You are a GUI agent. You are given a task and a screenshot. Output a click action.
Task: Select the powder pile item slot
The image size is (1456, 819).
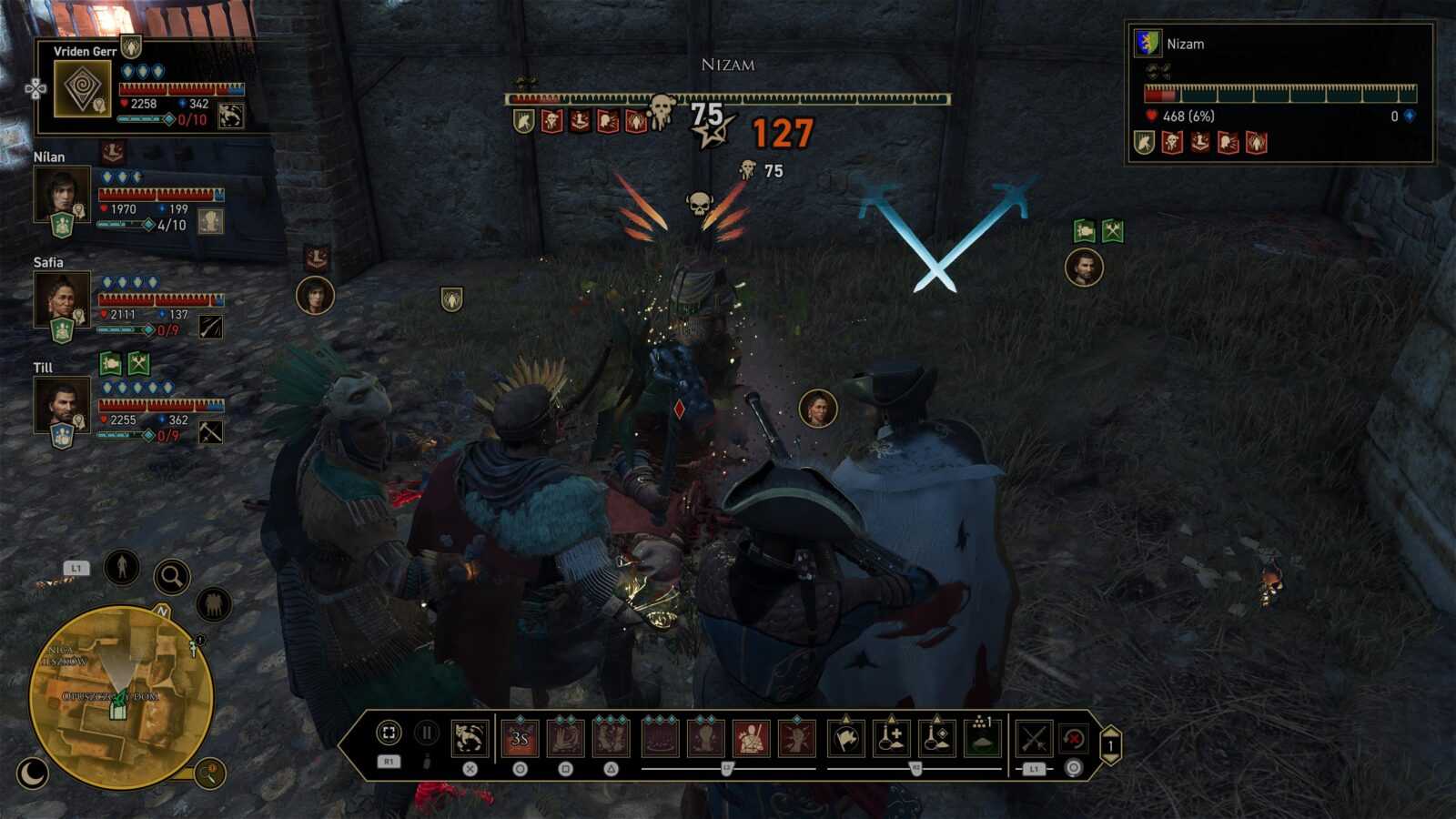[983, 738]
